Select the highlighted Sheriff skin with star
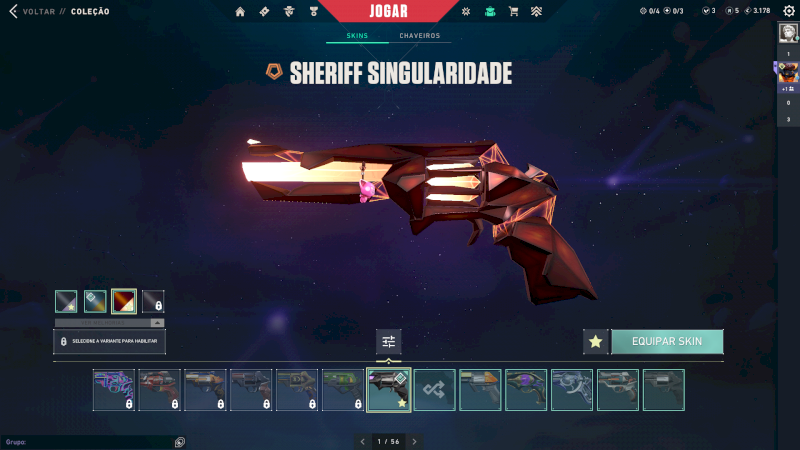The height and width of the screenshot is (450, 800). [389, 390]
